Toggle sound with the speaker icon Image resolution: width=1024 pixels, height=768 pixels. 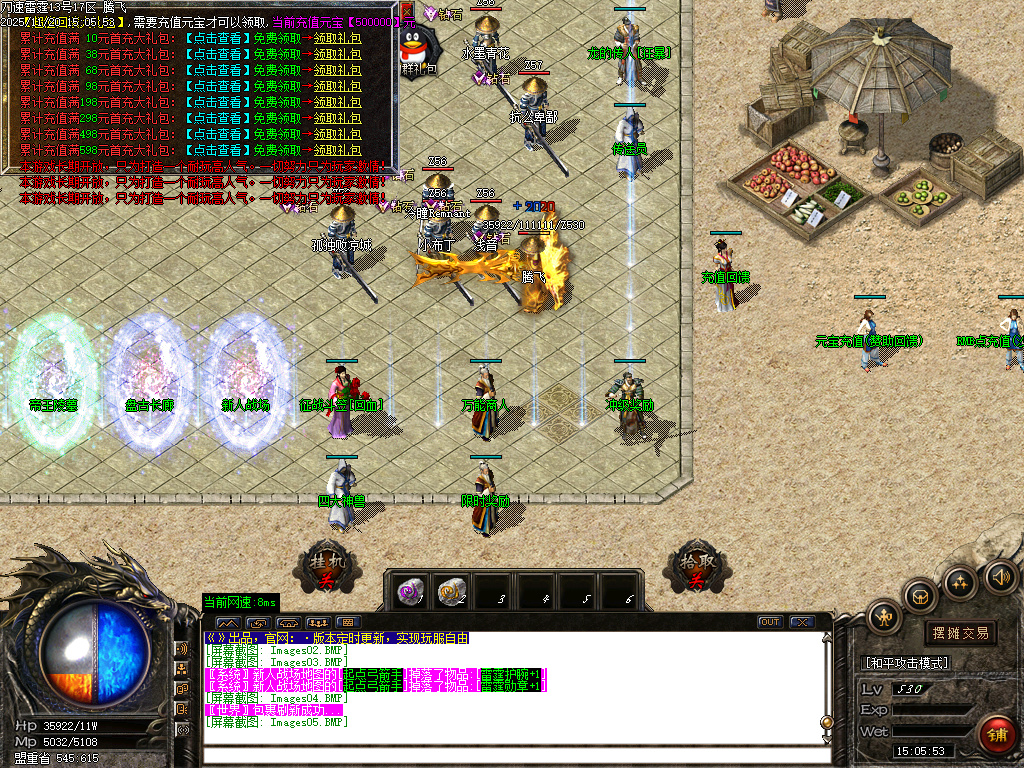pyautogui.click(x=1001, y=576)
